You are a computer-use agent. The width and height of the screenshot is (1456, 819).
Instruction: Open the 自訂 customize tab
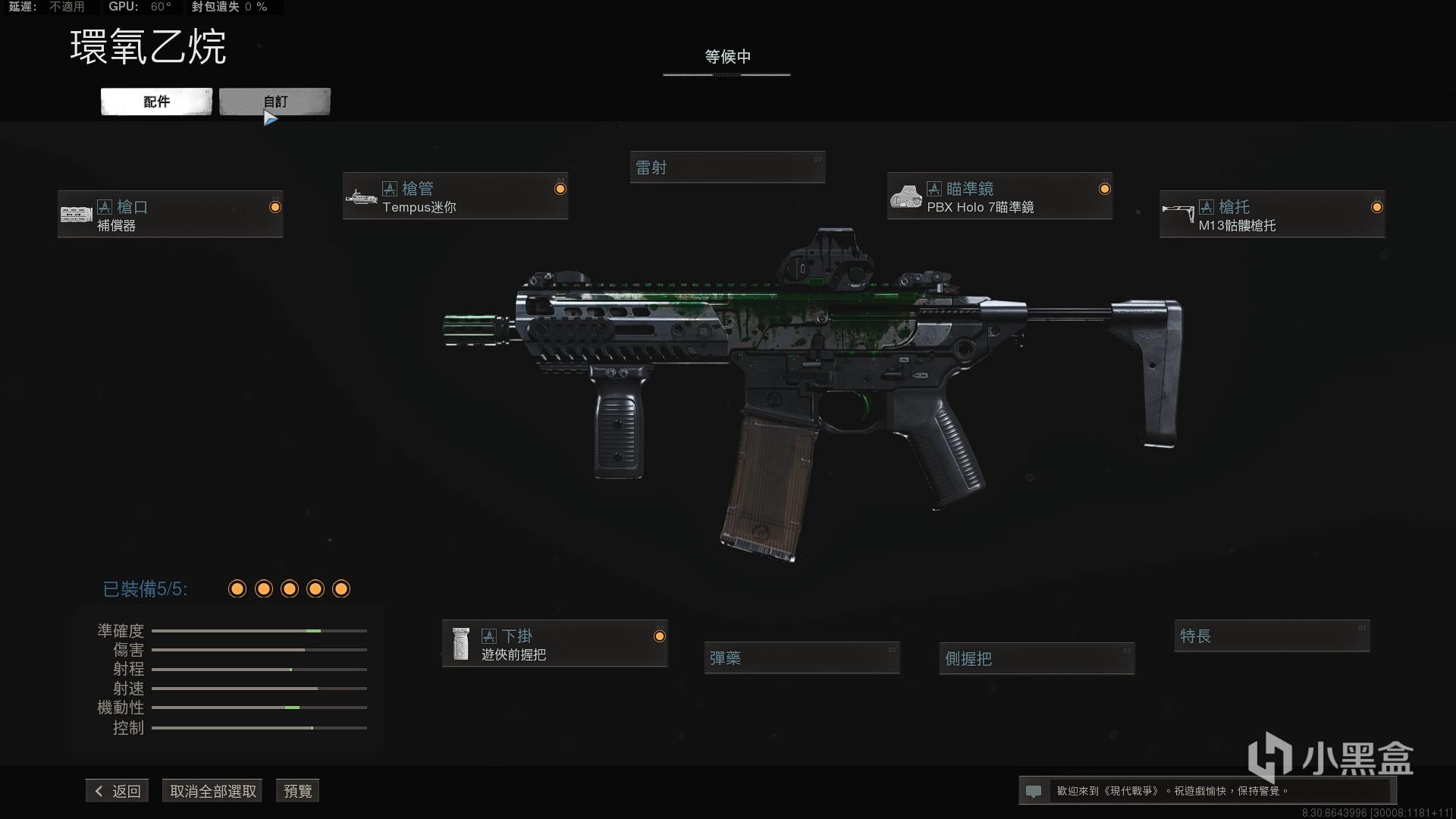pyautogui.click(x=275, y=102)
